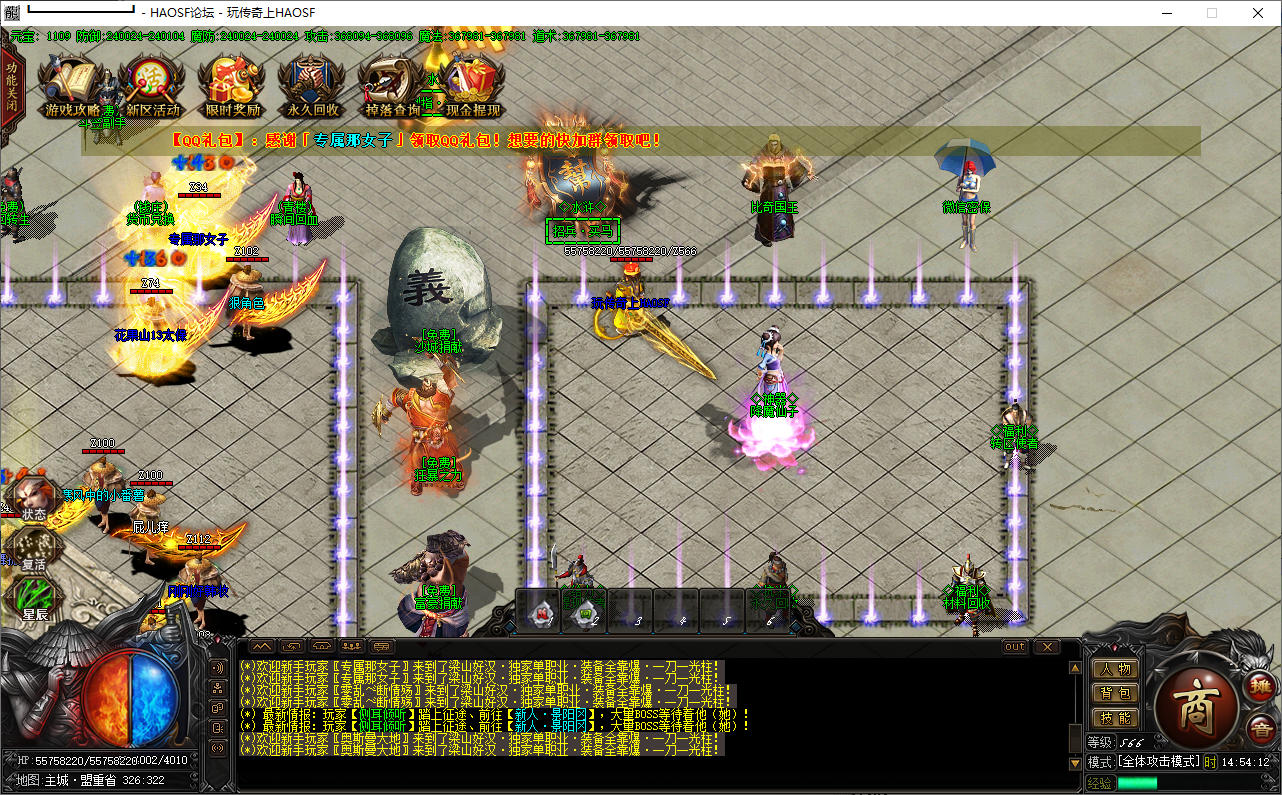
Task: Click the round 摊 stall button
Action: point(1259,687)
